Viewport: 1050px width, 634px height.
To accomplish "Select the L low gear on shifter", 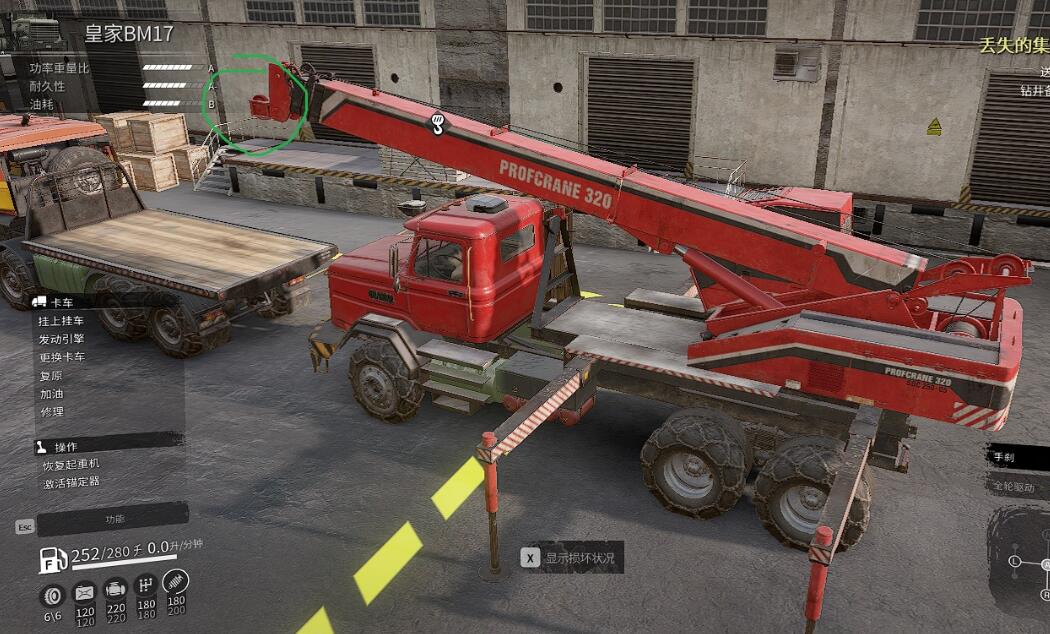I will pos(1015,562).
